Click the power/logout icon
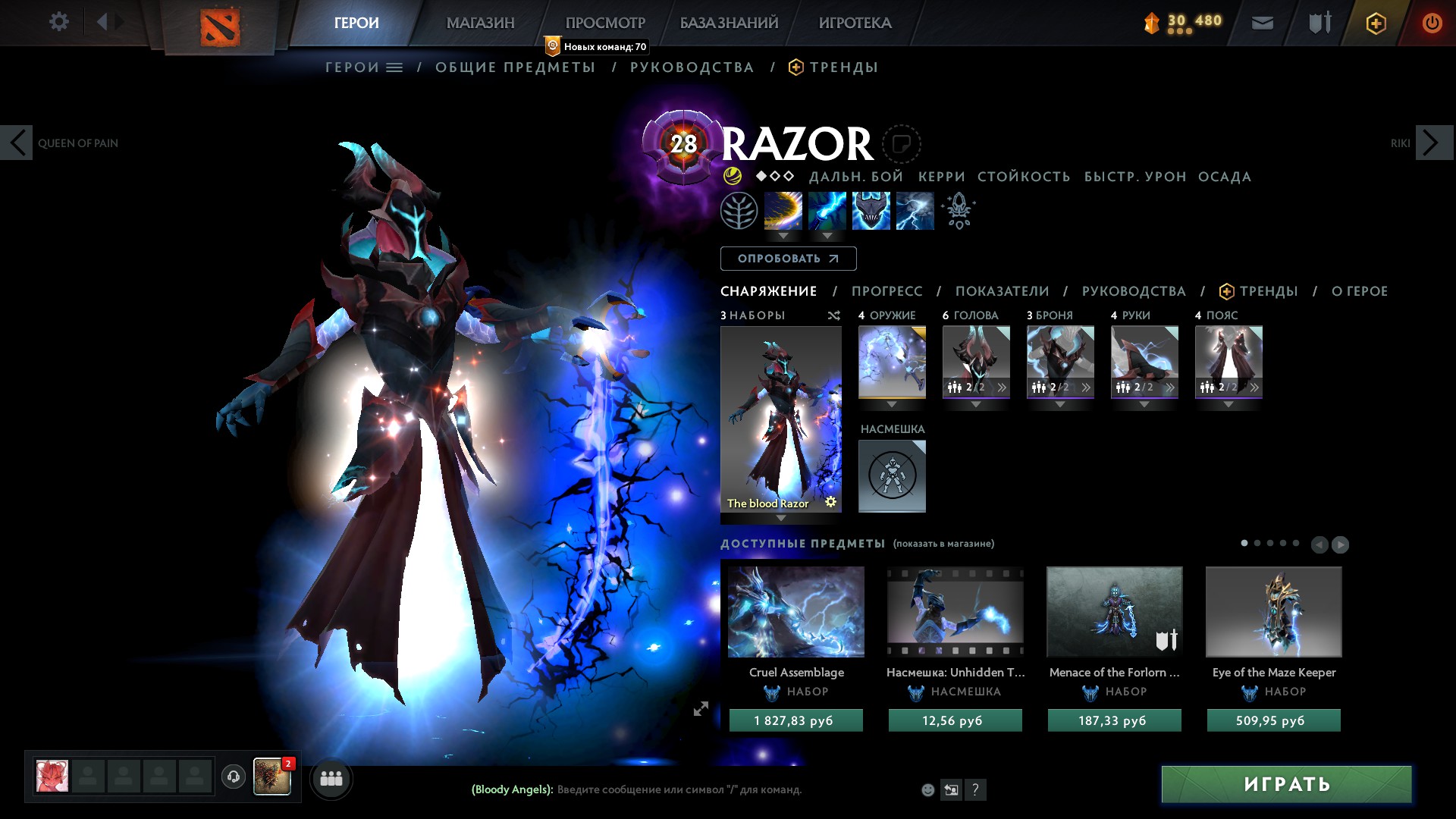Image resolution: width=1456 pixels, height=819 pixels. tap(1431, 22)
